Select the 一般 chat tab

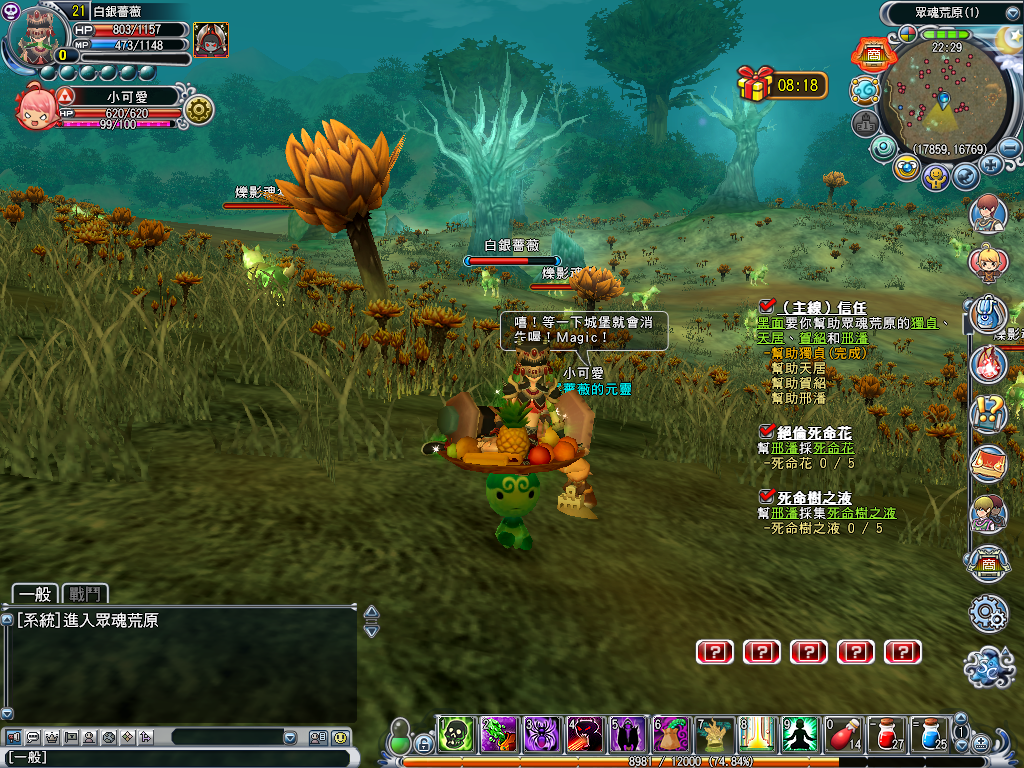click(34, 593)
